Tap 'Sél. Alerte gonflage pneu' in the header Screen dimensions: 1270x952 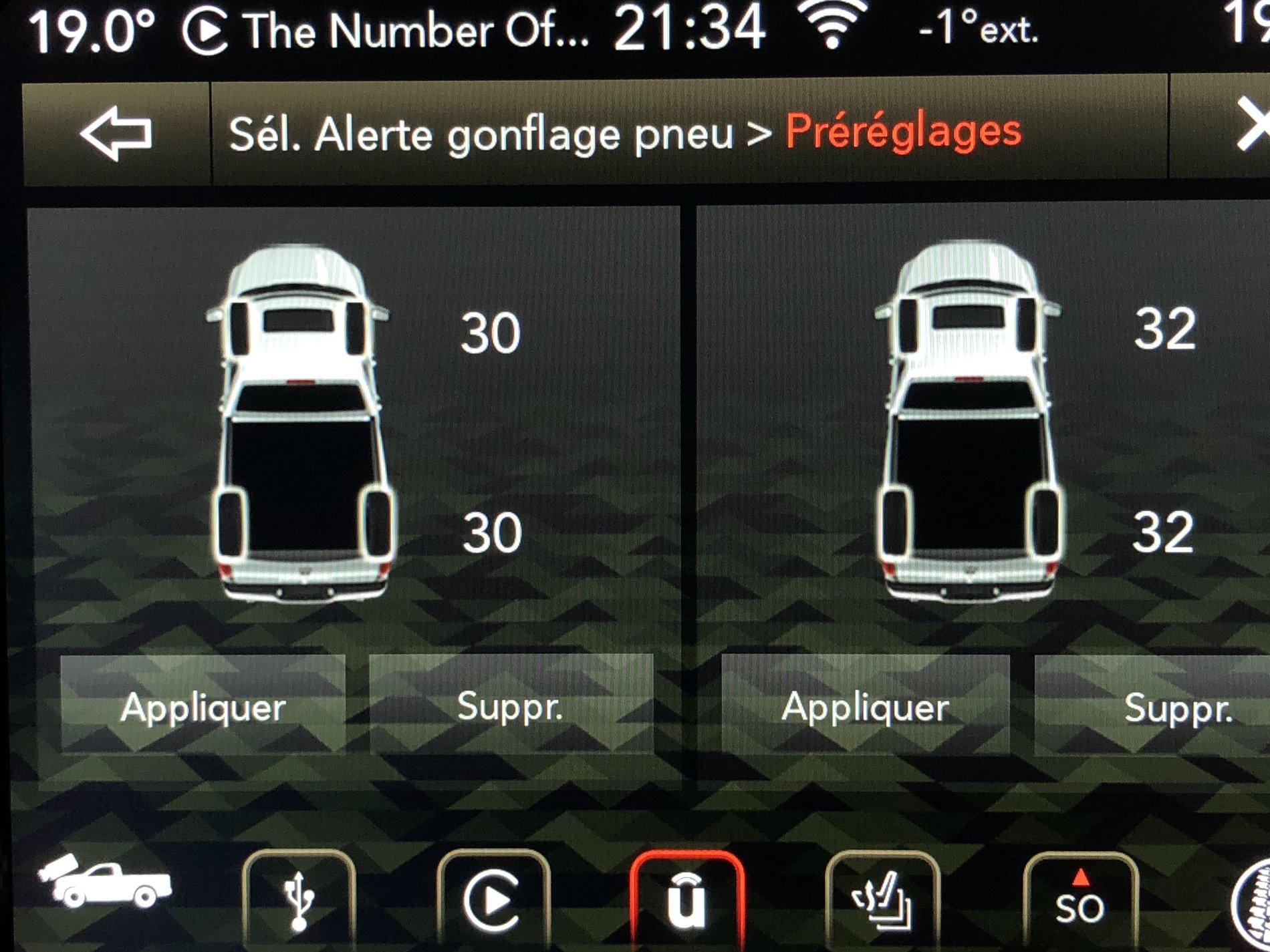coord(481,133)
